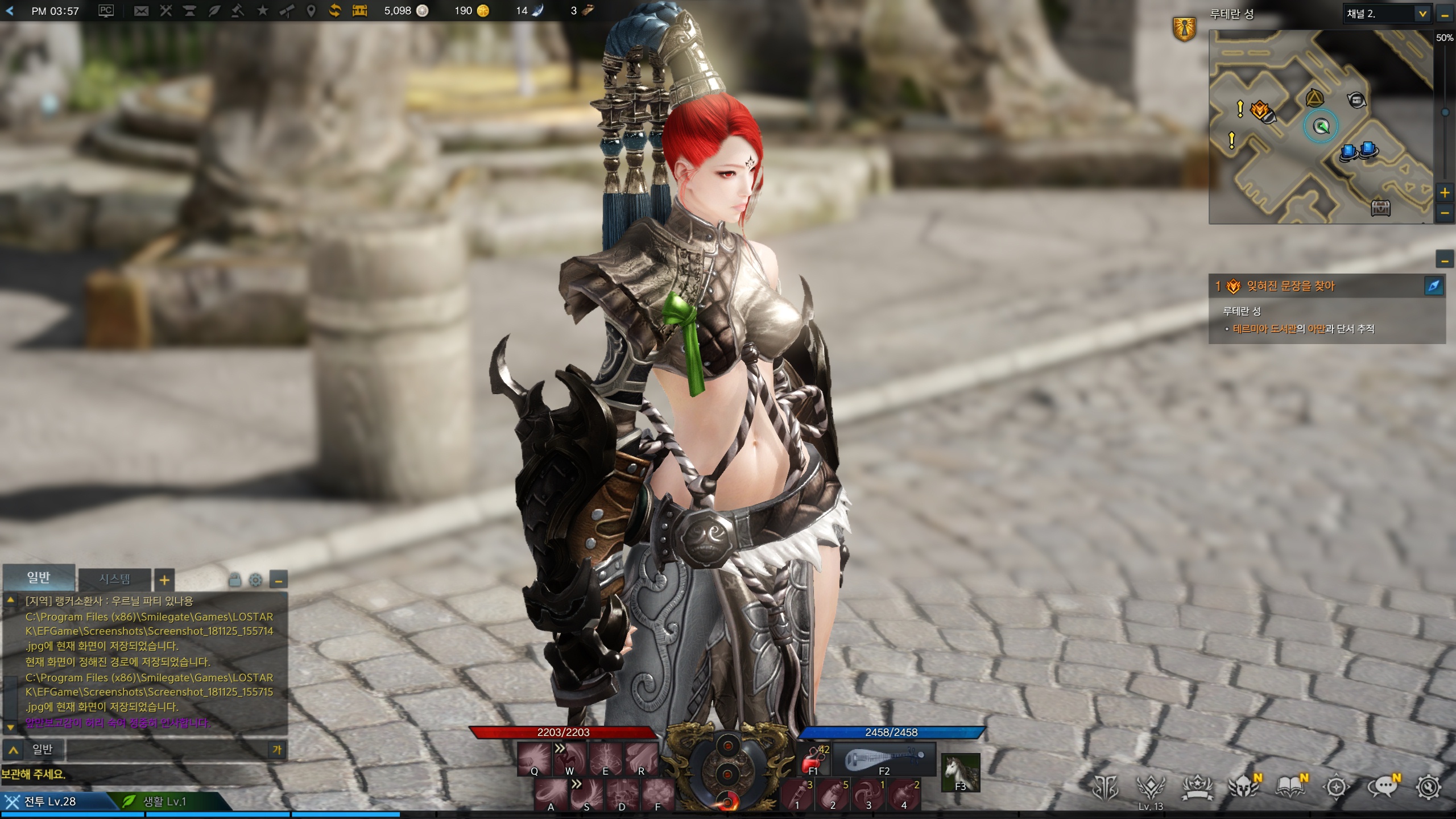Screen dimensions: 1456x819
Task: Activate the Q skill icon
Action: click(535, 759)
